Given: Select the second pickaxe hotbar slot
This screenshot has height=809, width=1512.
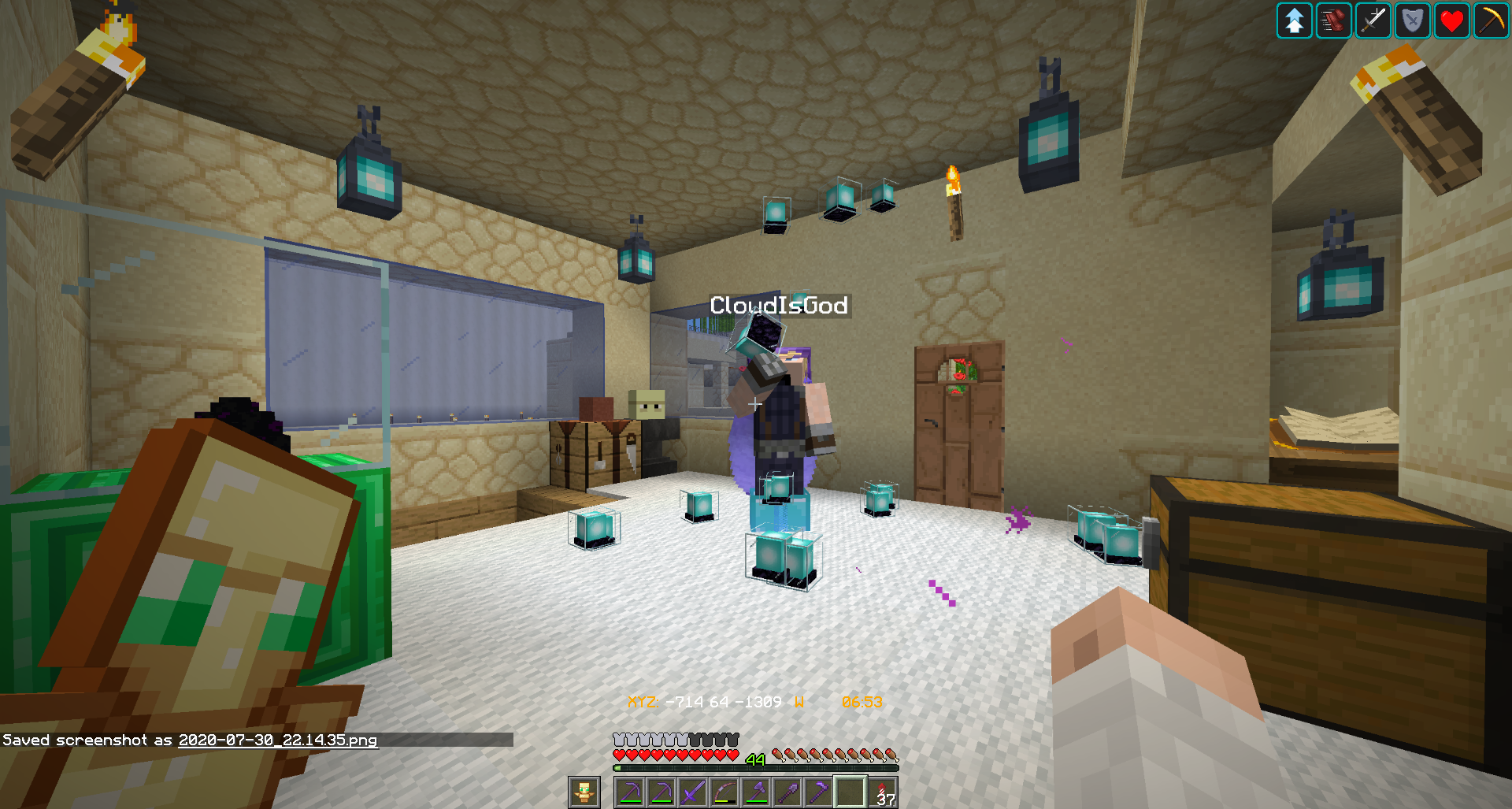Looking at the screenshot, I should [x=660, y=791].
